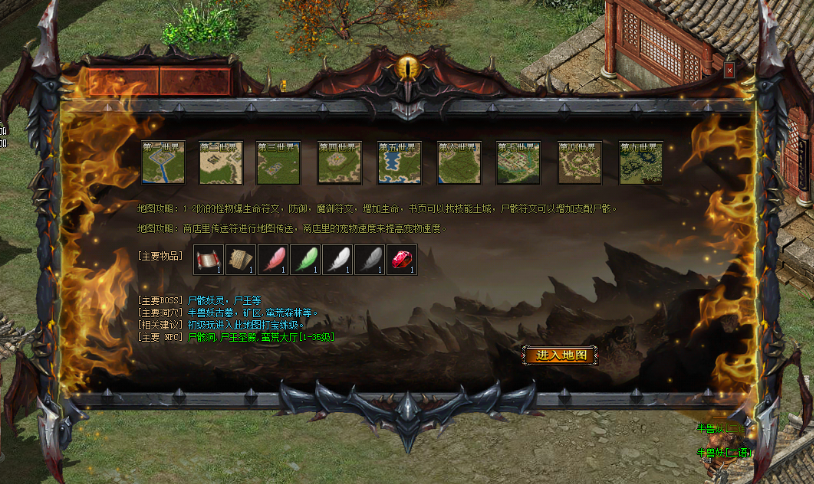
Task: Choose the 第九世界 map thumbnail
Action: tap(640, 163)
